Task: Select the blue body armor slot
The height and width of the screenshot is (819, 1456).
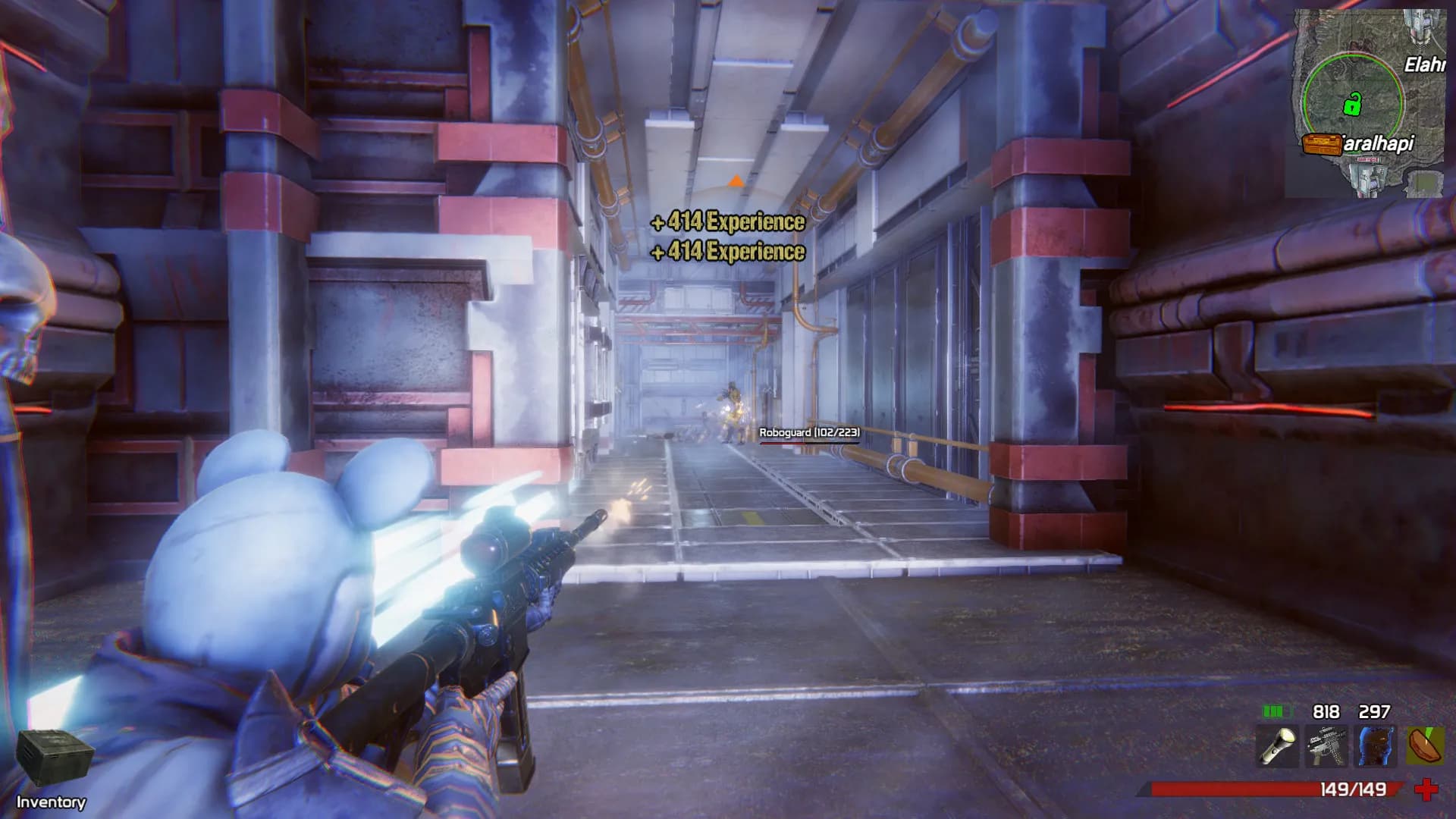Action: coord(1376,746)
